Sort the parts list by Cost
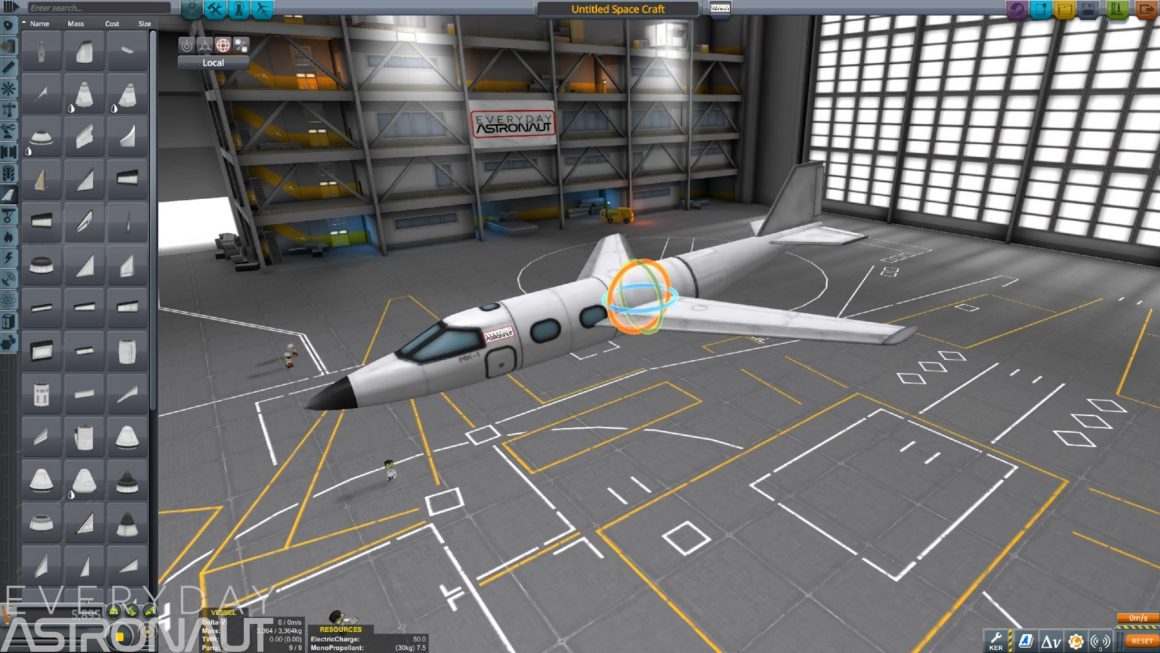Screen dimensions: 1160x653 (113, 23)
